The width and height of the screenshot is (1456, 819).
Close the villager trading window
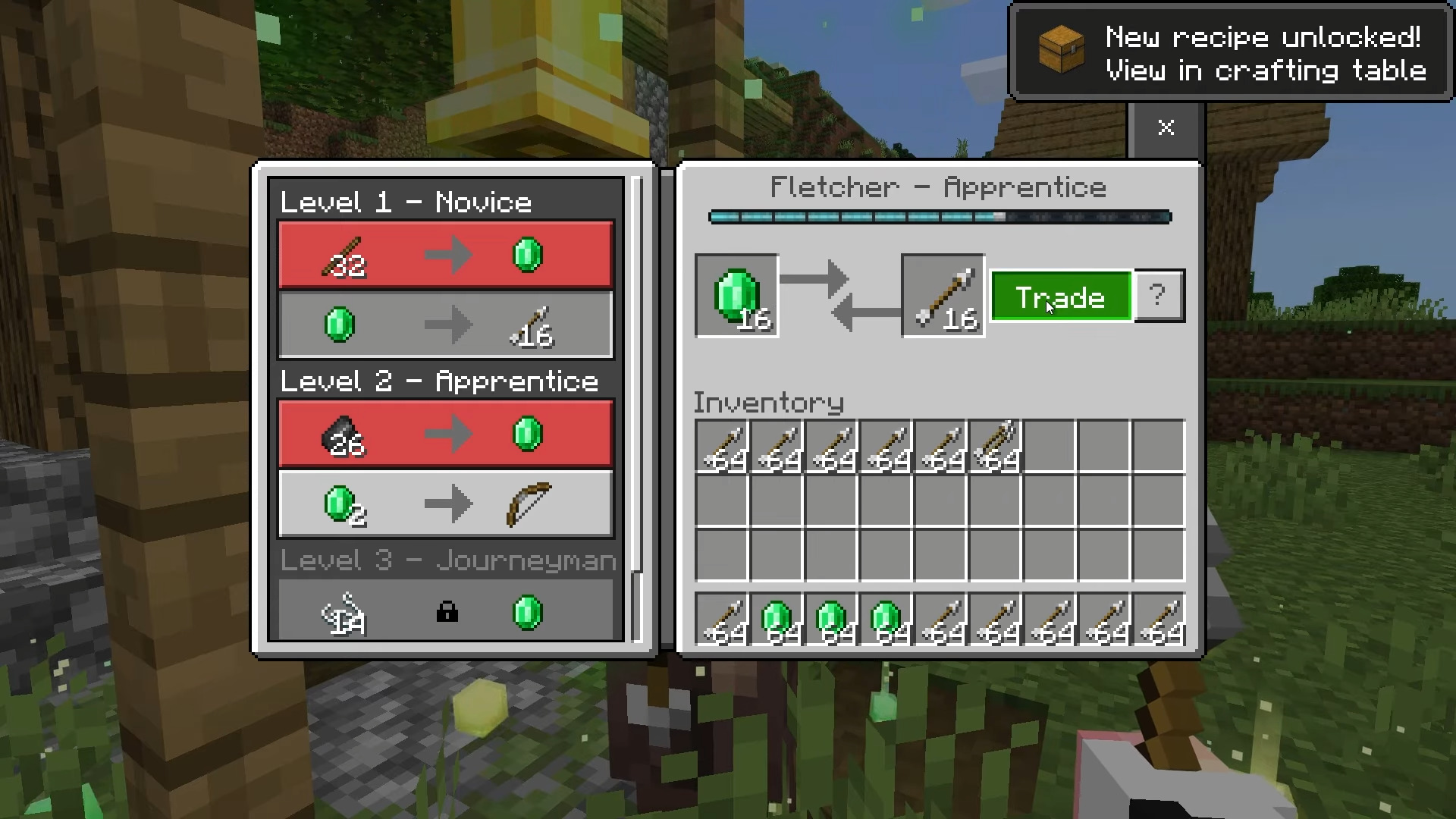[x=1166, y=127]
